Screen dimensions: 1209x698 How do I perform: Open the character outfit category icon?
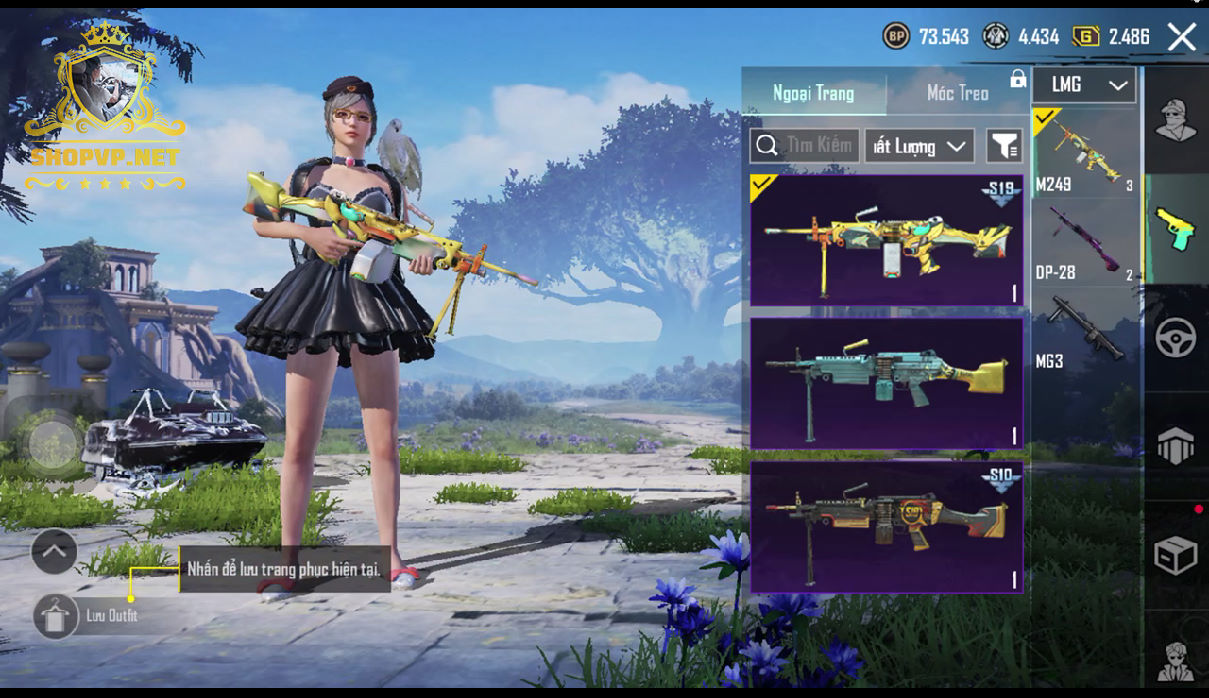(1175, 121)
